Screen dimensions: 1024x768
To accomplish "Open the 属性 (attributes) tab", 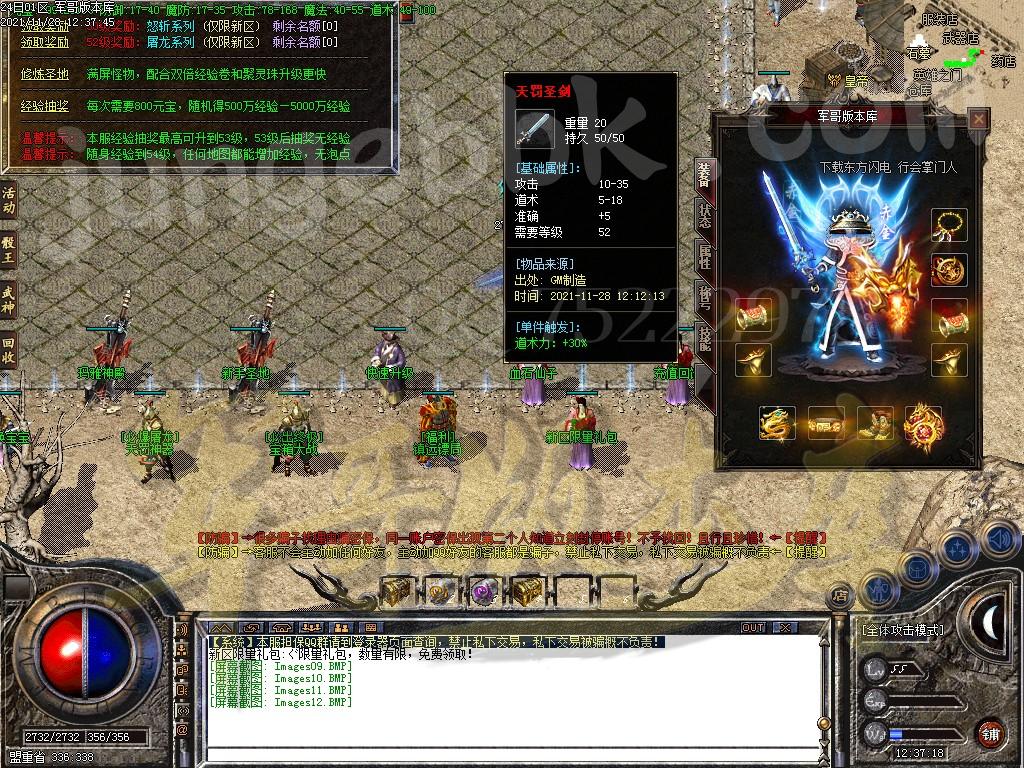I will [704, 257].
